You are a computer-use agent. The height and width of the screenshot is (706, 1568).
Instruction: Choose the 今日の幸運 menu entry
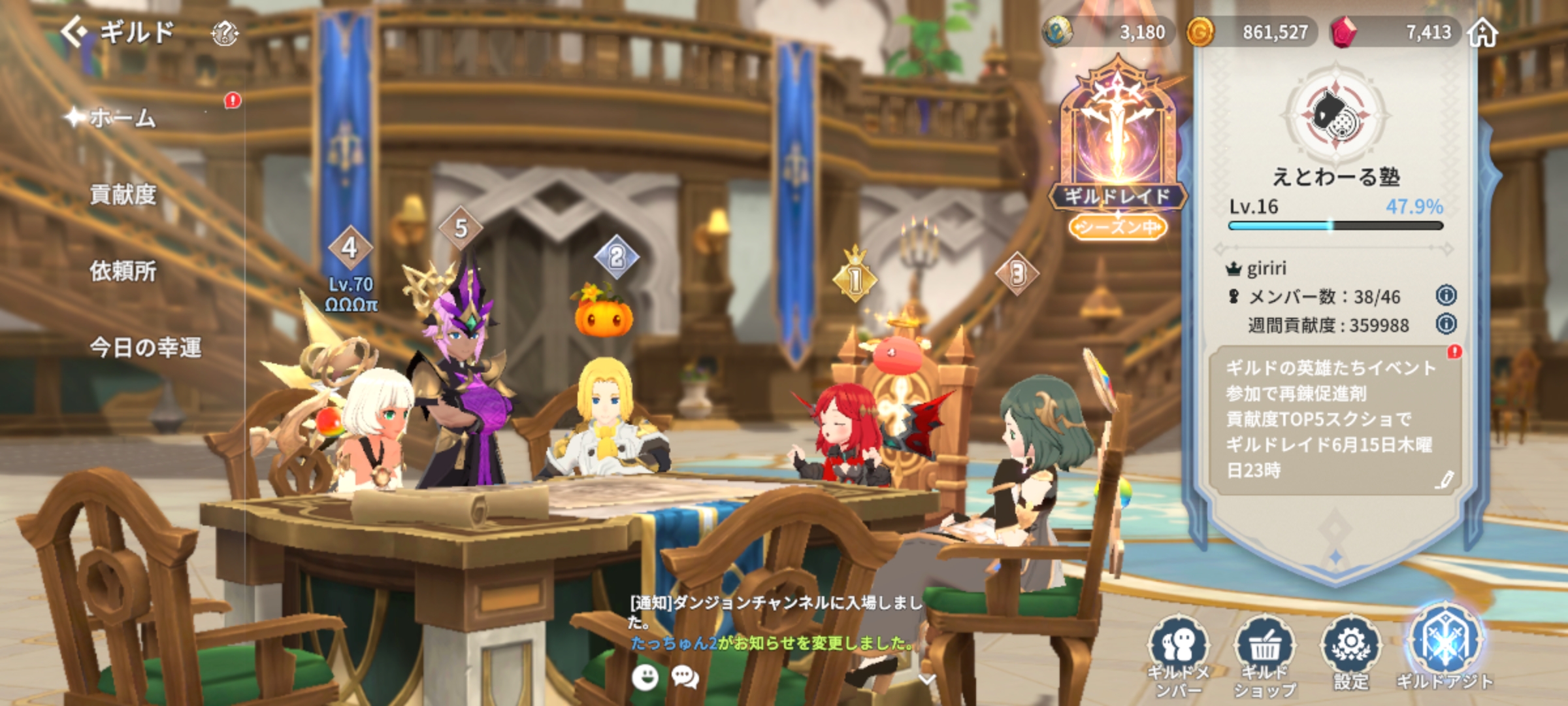coord(145,347)
